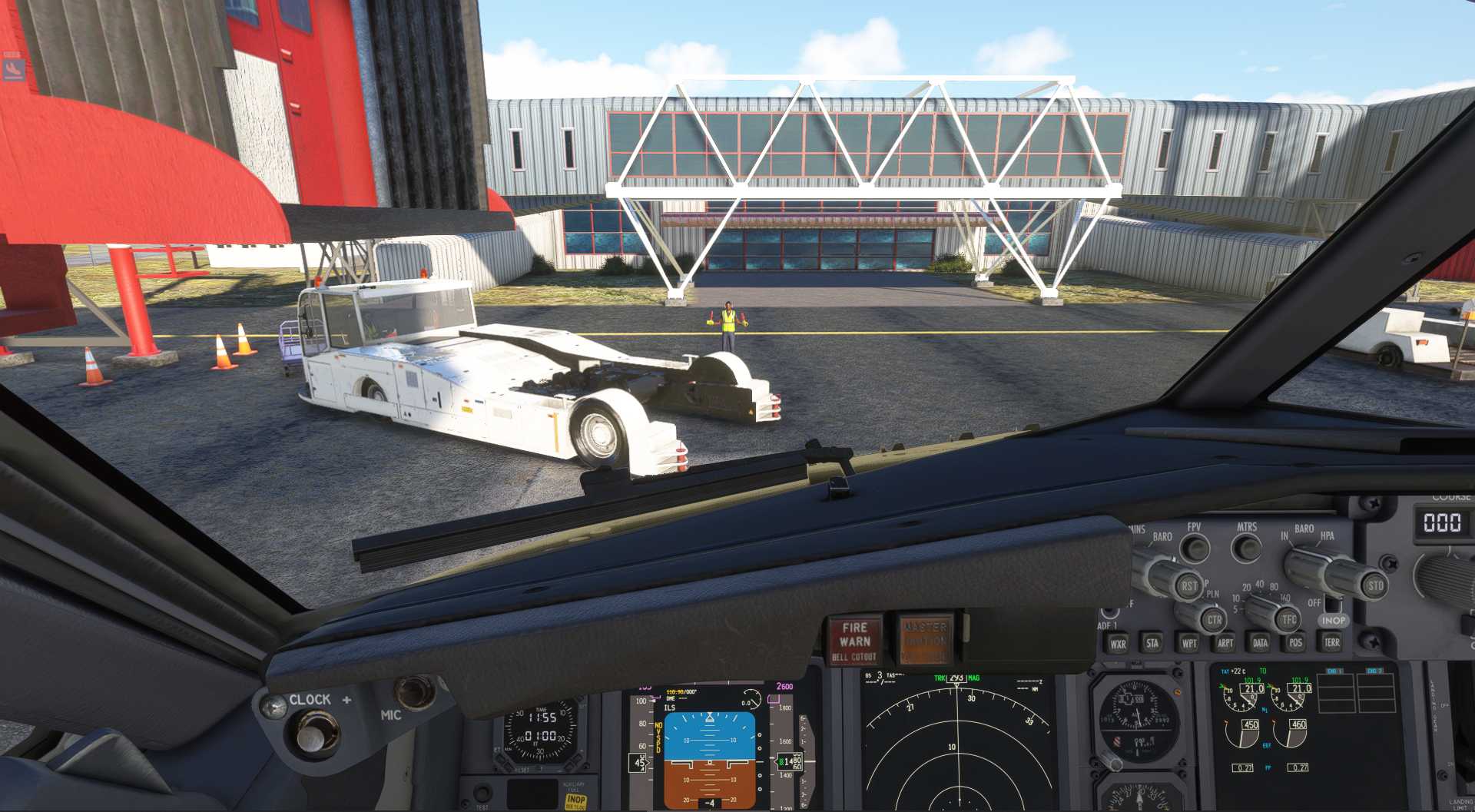The image size is (1475, 812).
Task: Push the FIRE WARN bell cutout light
Action: tap(854, 639)
